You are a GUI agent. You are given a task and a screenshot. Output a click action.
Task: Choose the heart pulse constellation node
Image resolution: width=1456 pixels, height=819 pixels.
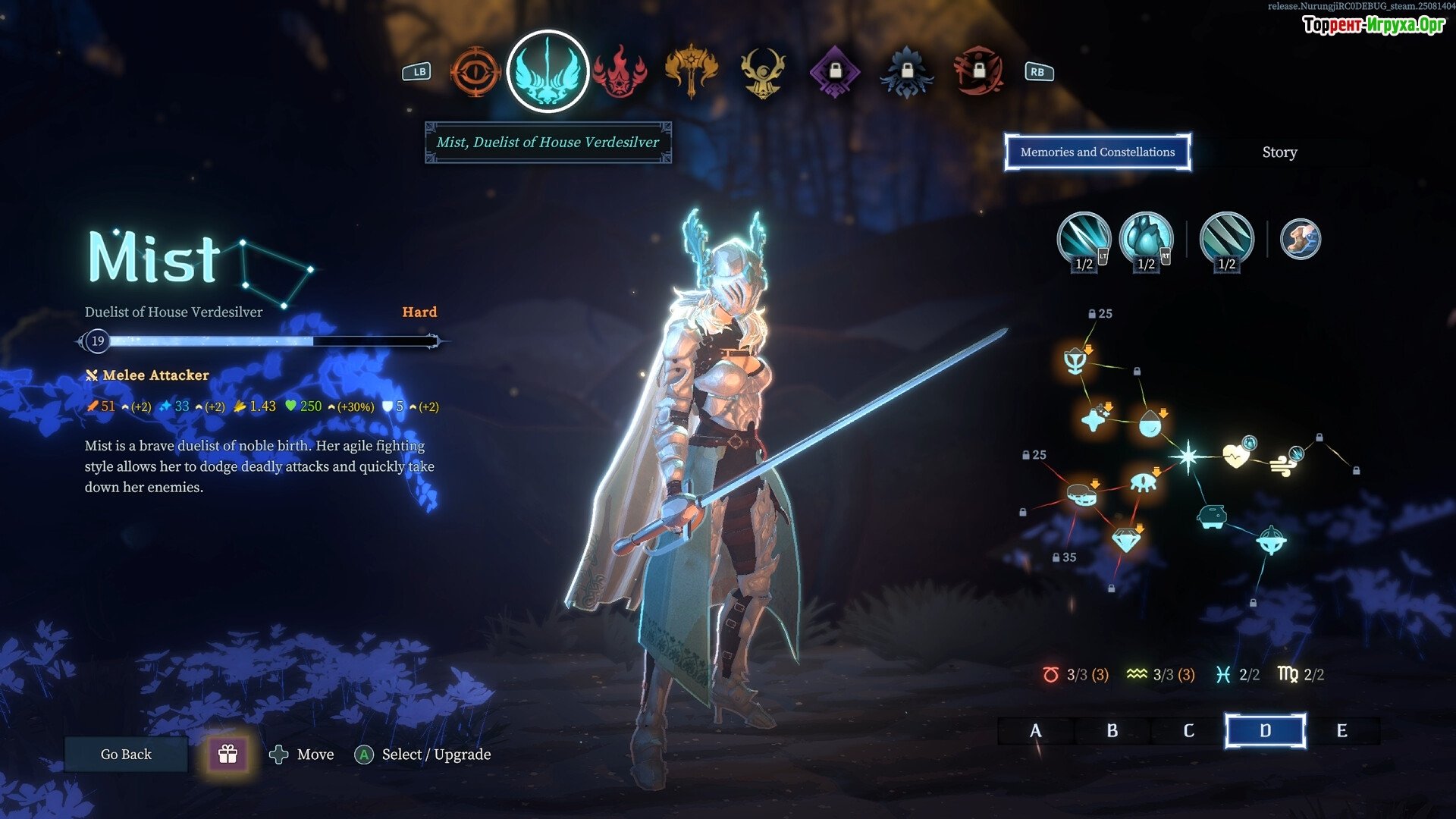(x=1236, y=456)
